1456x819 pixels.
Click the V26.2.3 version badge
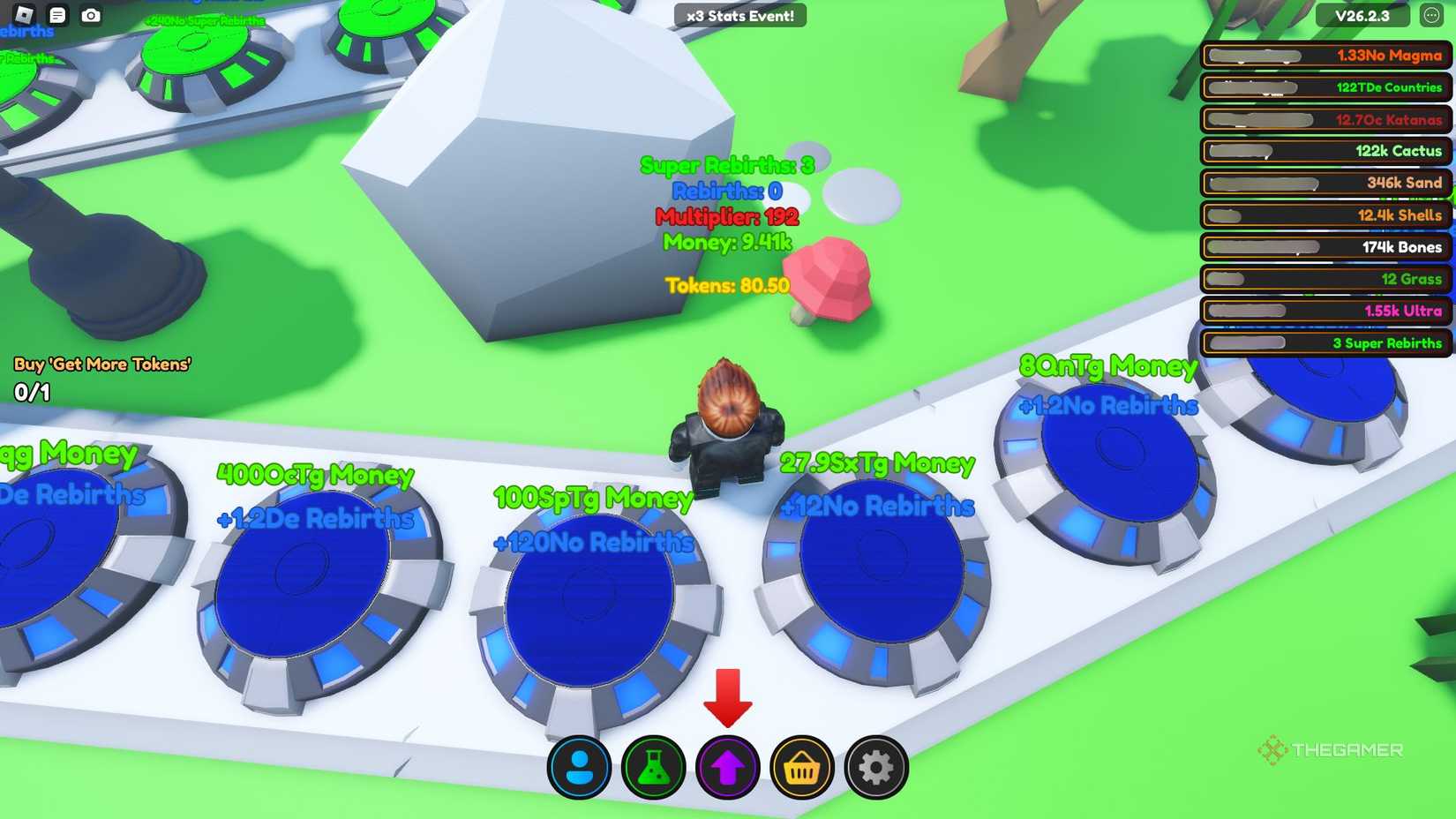[x=1362, y=15]
